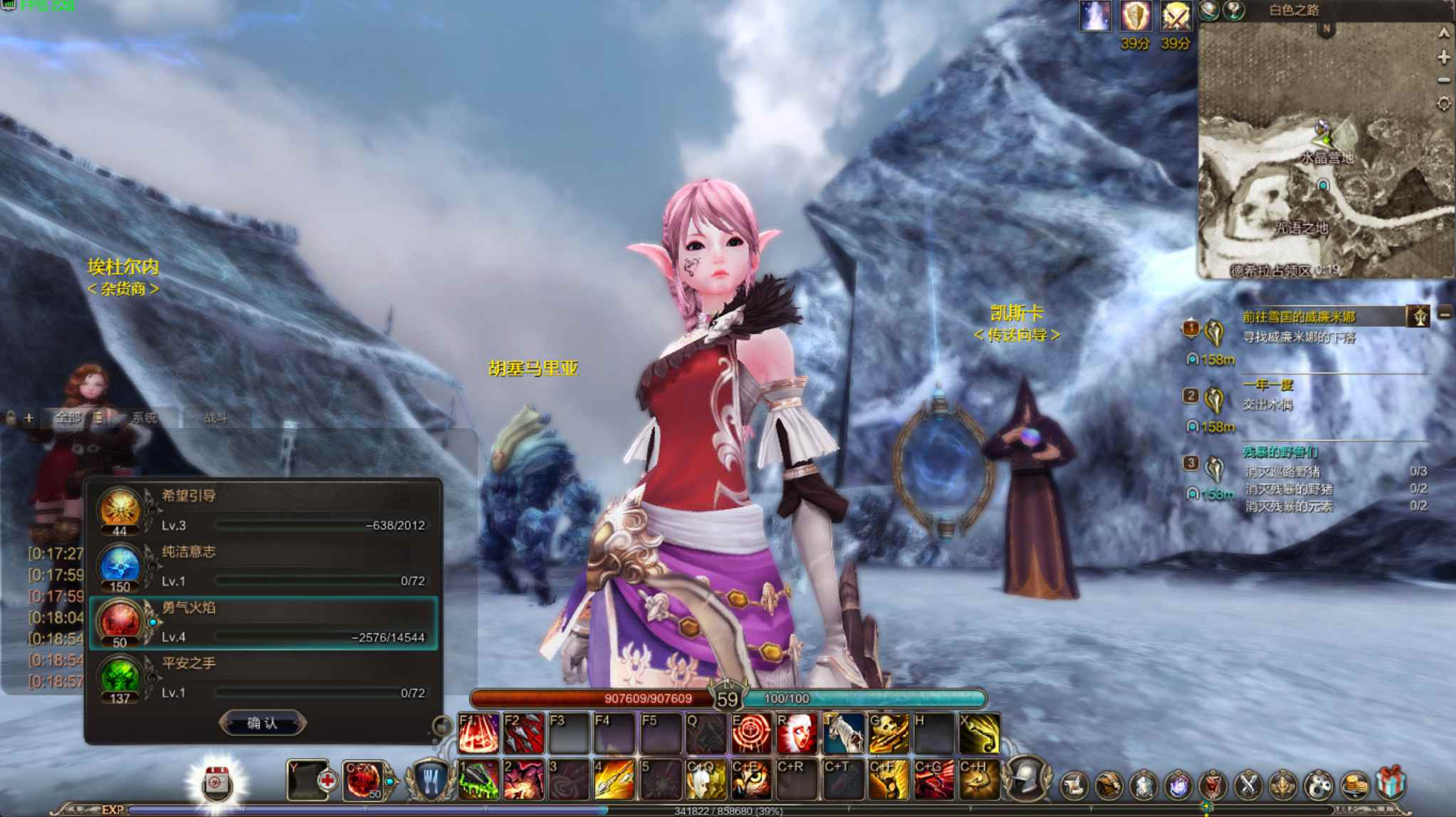Collapse the quest tracker with minus button
This screenshot has height=817, width=1456.
pos(1445,315)
